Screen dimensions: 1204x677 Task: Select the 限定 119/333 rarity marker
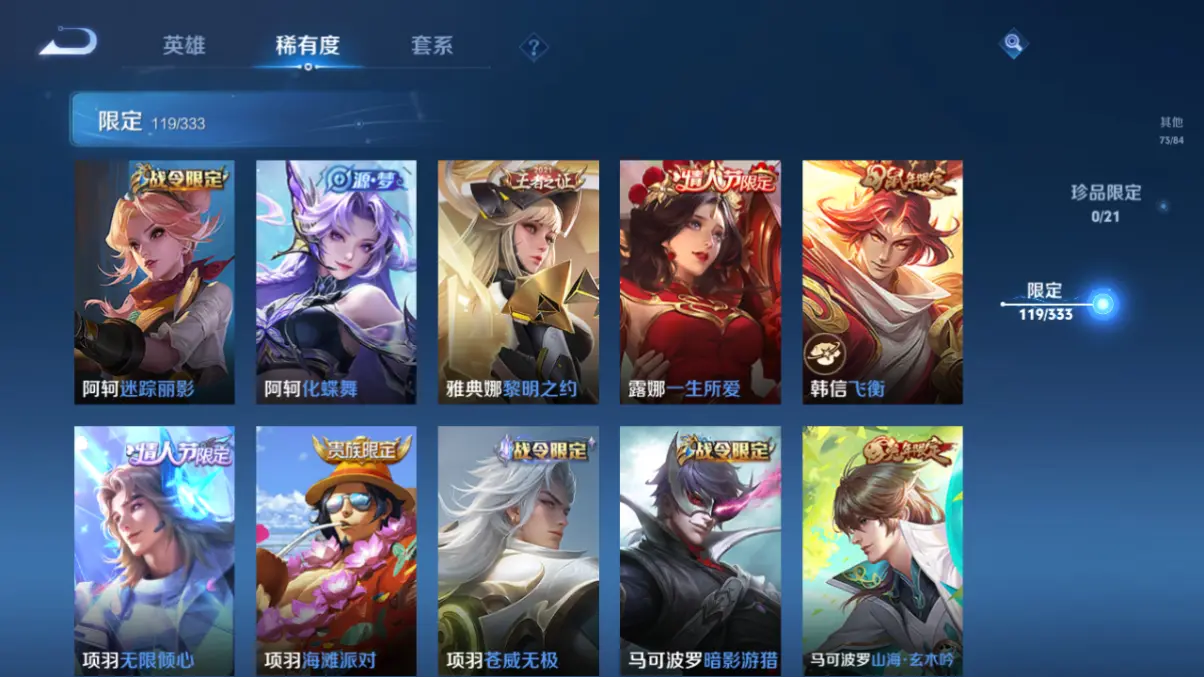point(1046,301)
